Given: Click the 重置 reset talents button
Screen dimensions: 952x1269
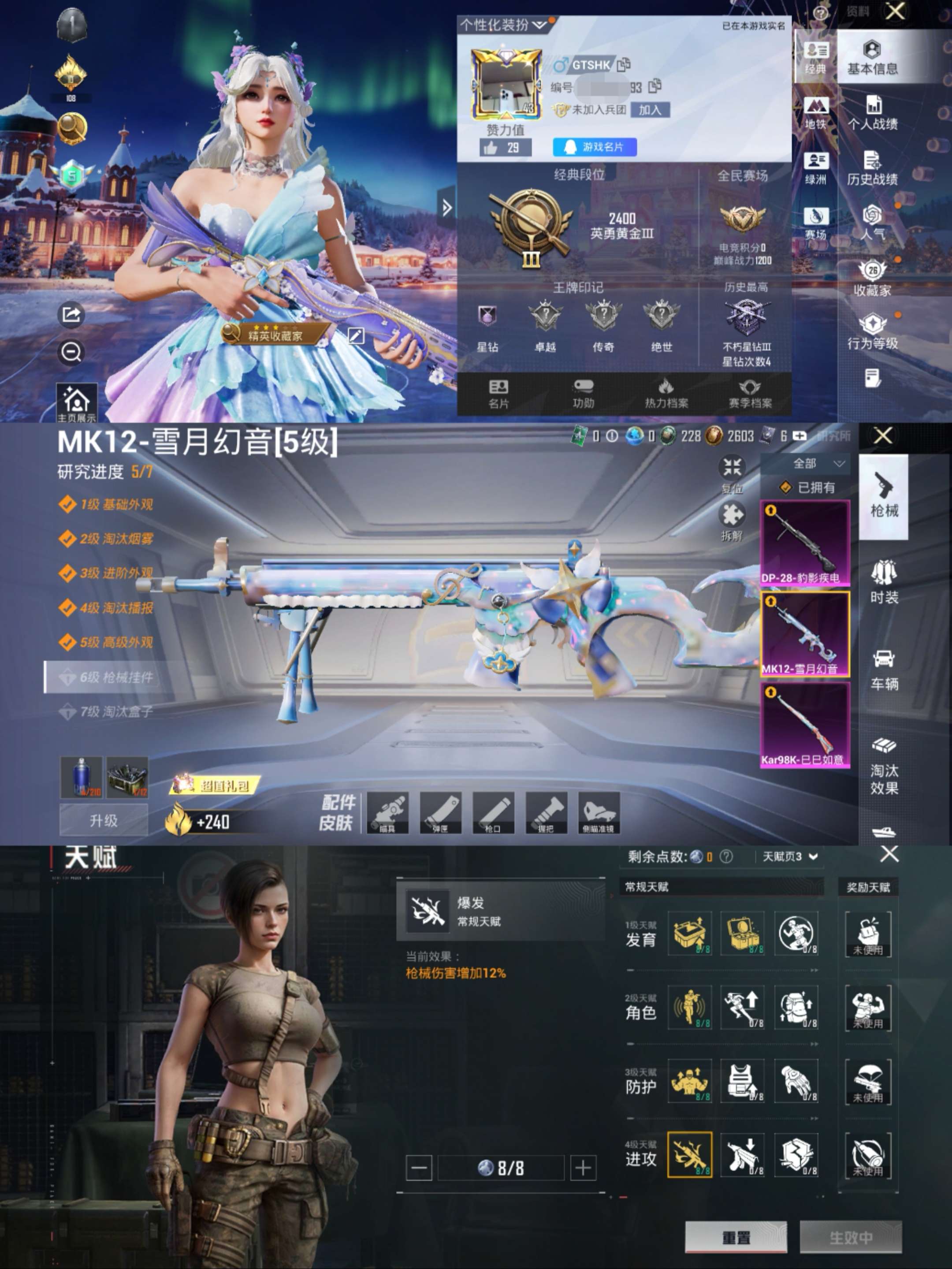Looking at the screenshot, I should click(736, 1237).
